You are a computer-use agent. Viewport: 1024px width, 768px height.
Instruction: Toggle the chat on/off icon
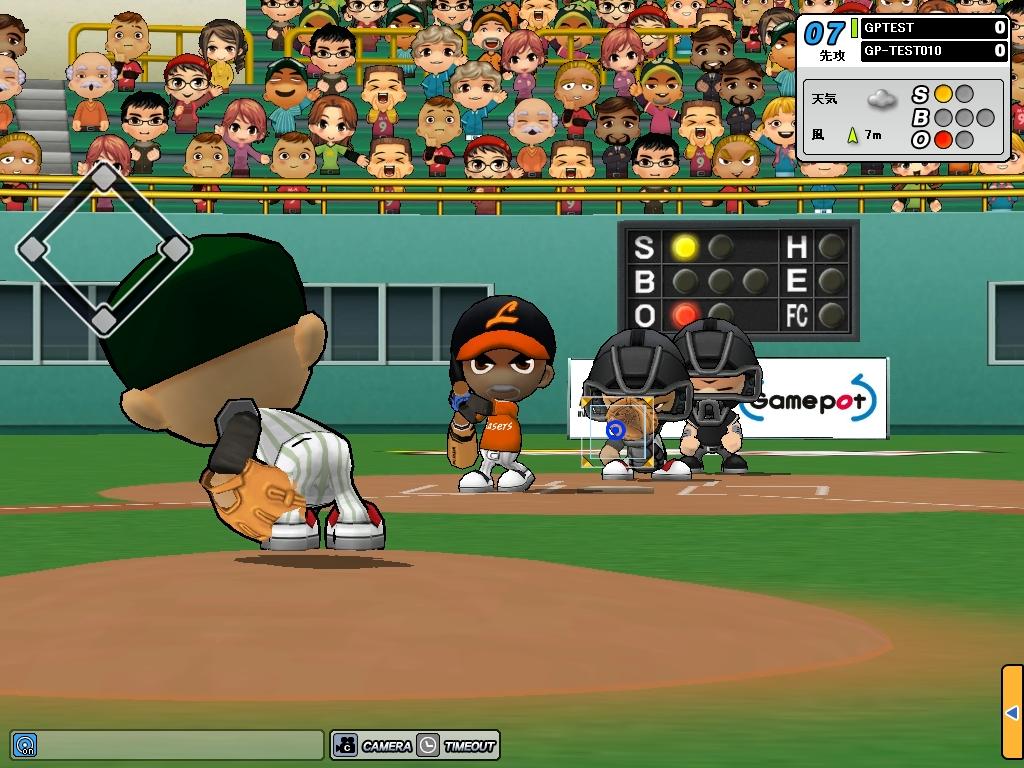coord(24,745)
